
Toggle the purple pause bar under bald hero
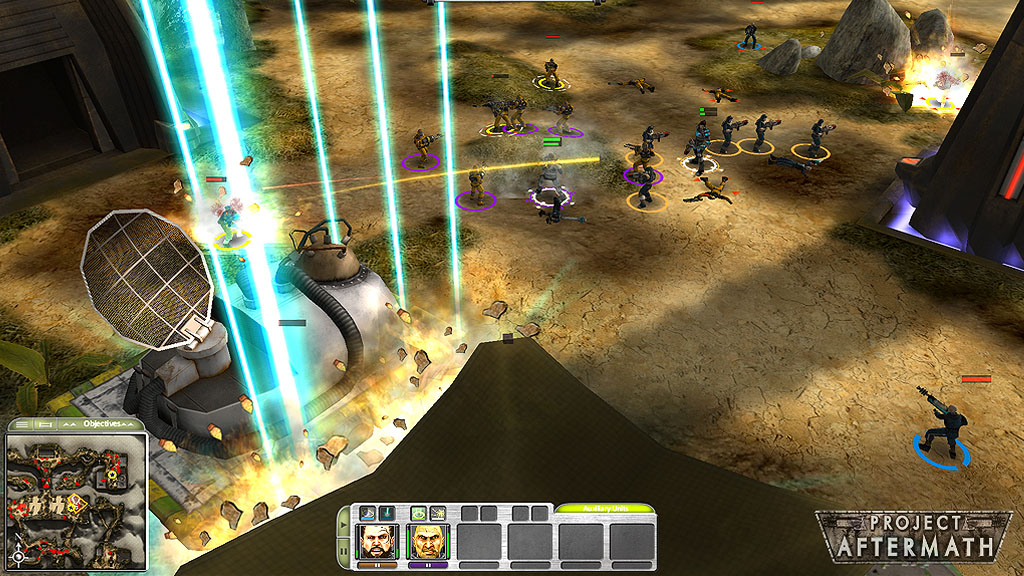point(428,565)
